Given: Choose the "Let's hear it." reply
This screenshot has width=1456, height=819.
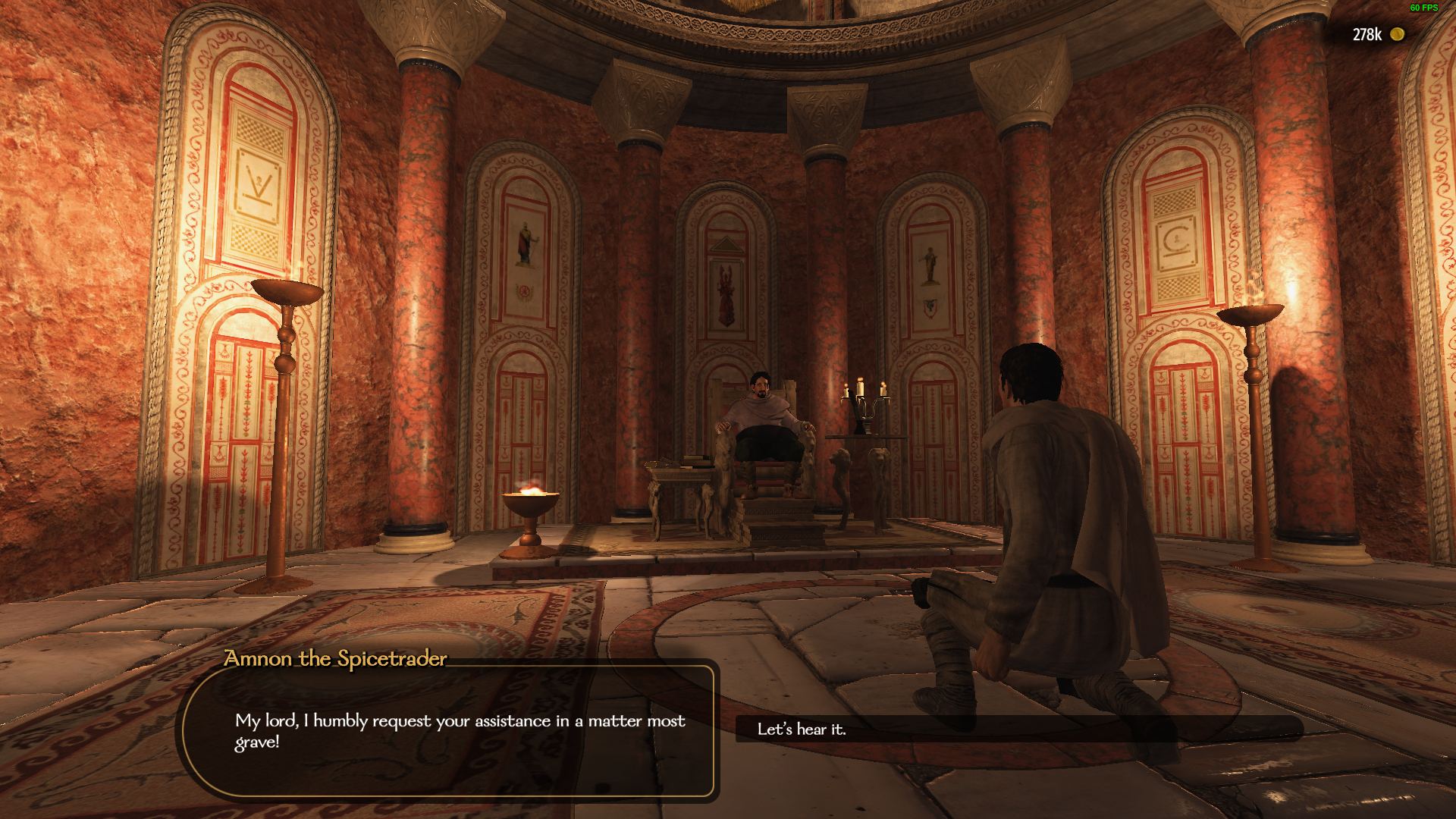Looking at the screenshot, I should (802, 730).
